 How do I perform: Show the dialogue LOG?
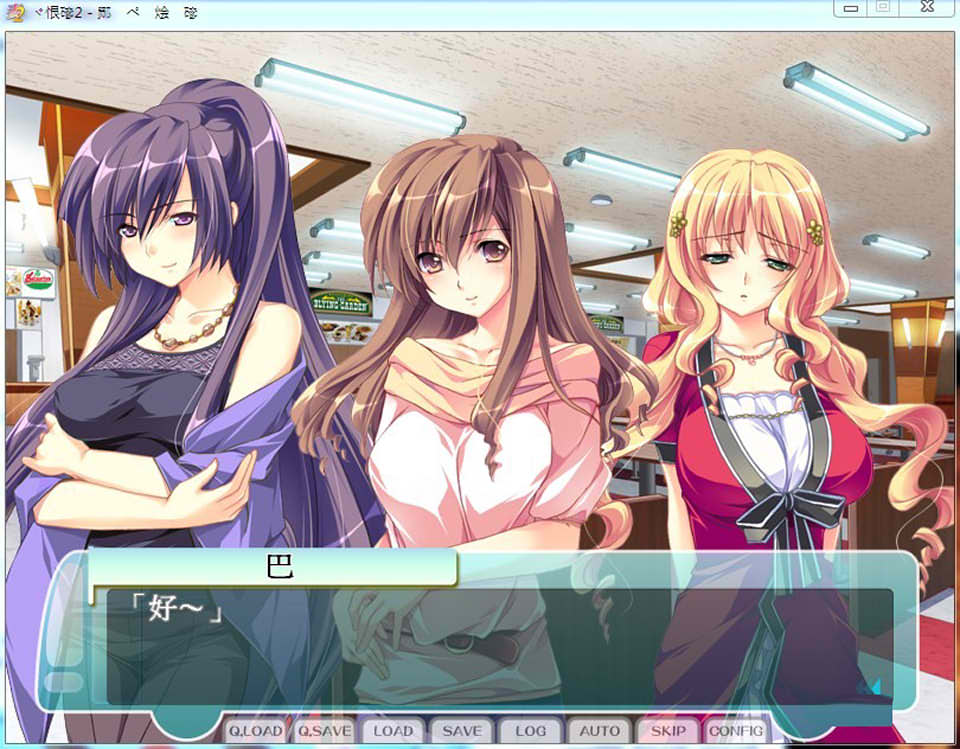[x=530, y=731]
